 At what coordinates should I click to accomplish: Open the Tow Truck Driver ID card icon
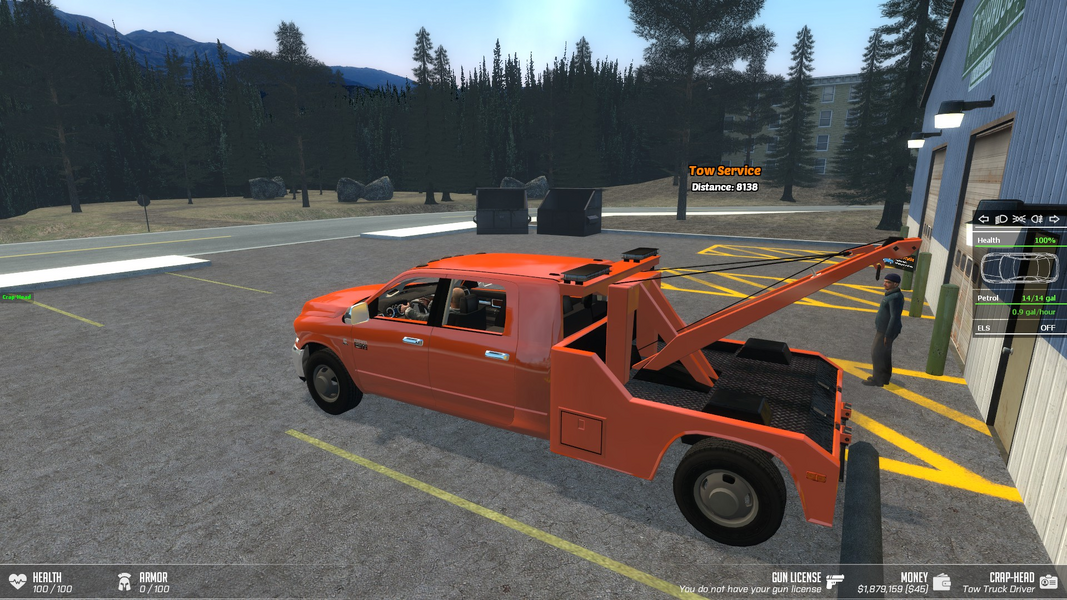pos(1048,581)
